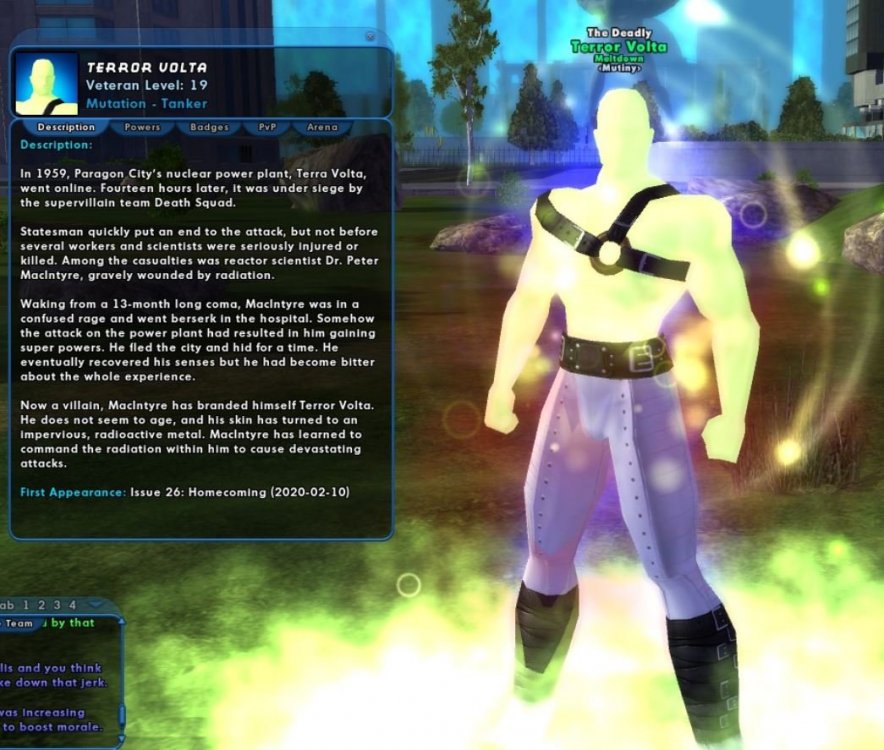The height and width of the screenshot is (750, 884).
Task: View the Arena tab
Action: click(x=322, y=128)
